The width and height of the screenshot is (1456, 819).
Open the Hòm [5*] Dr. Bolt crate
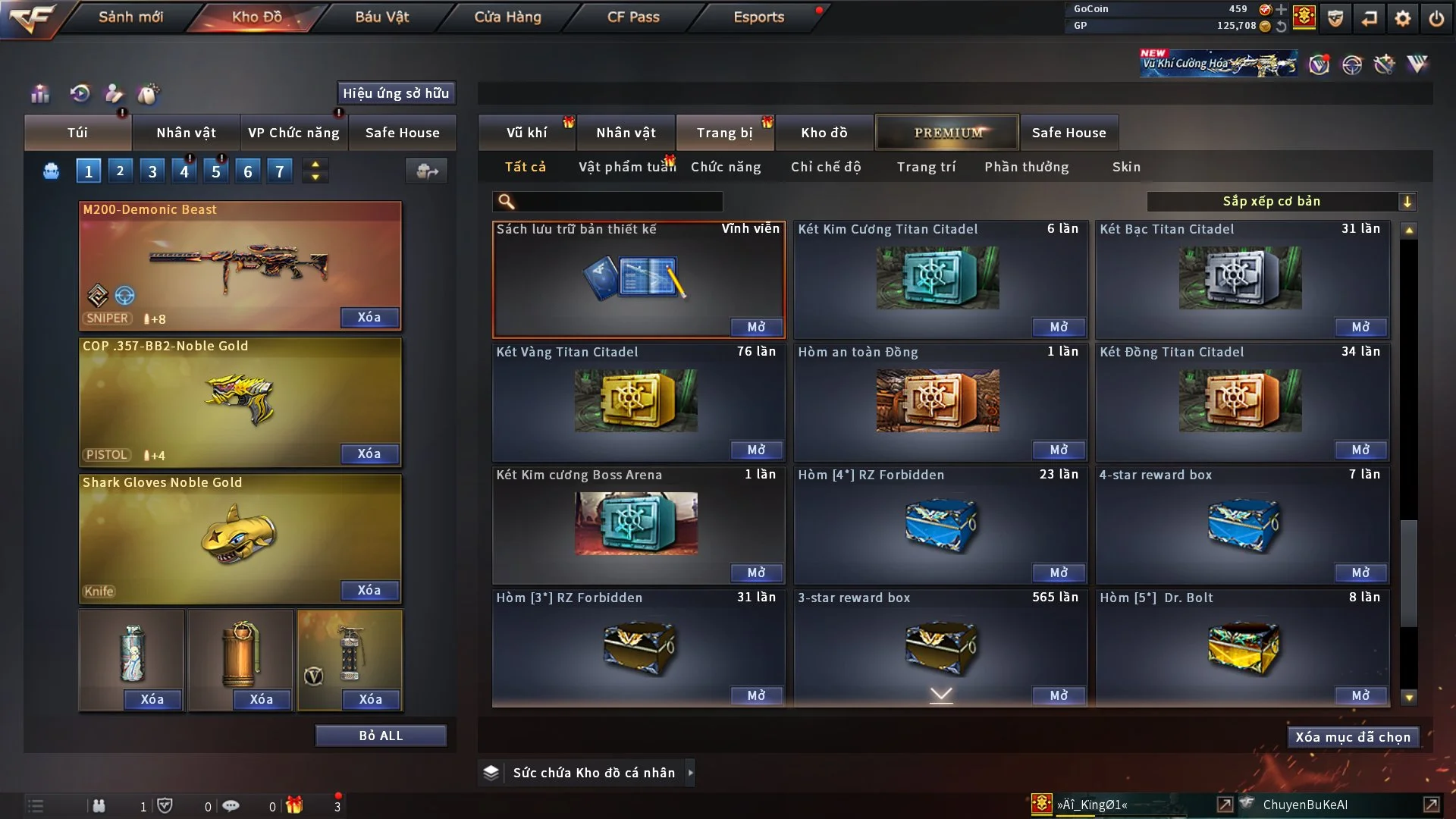point(1360,695)
